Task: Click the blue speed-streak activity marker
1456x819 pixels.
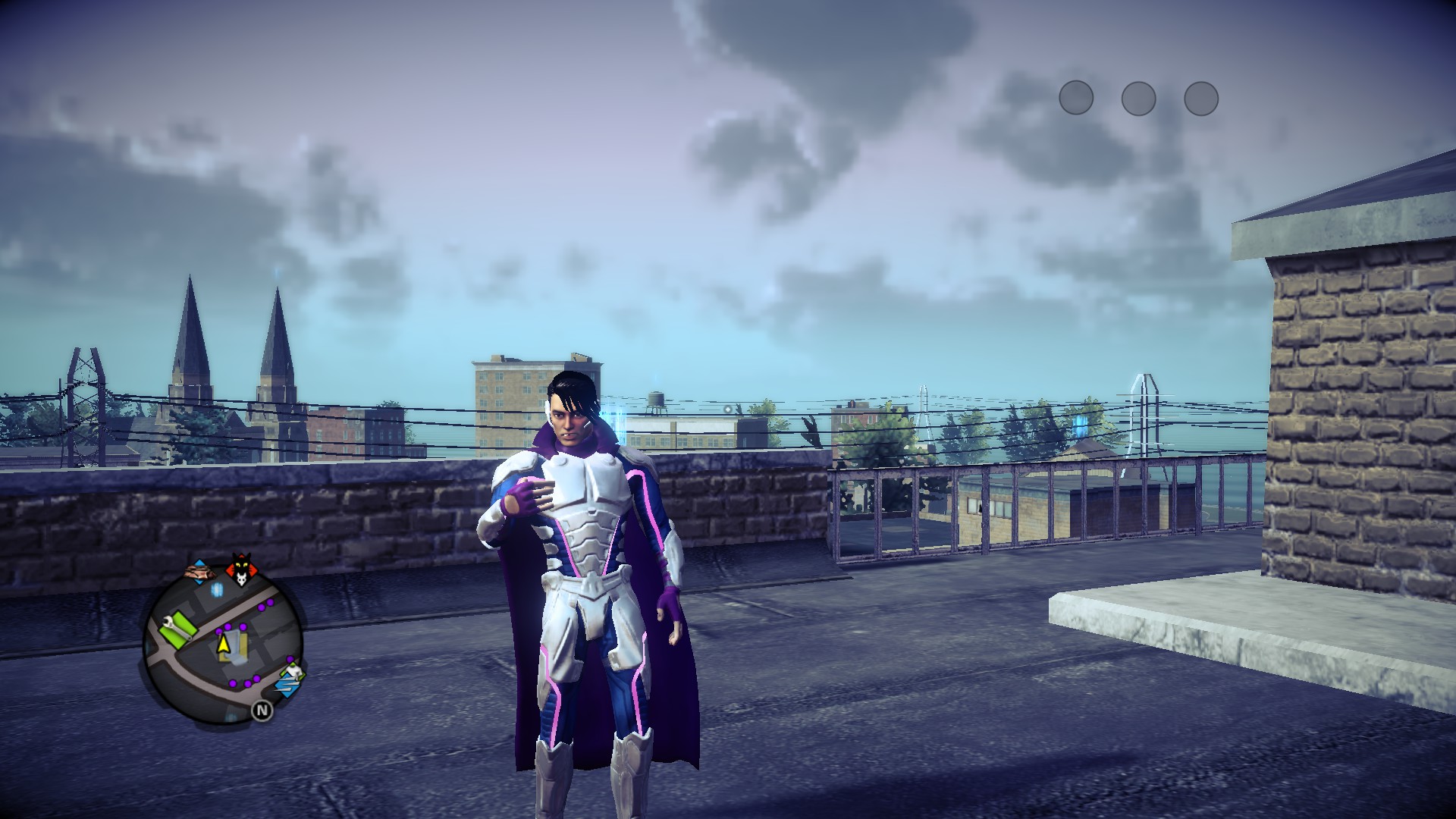Action: (286, 686)
